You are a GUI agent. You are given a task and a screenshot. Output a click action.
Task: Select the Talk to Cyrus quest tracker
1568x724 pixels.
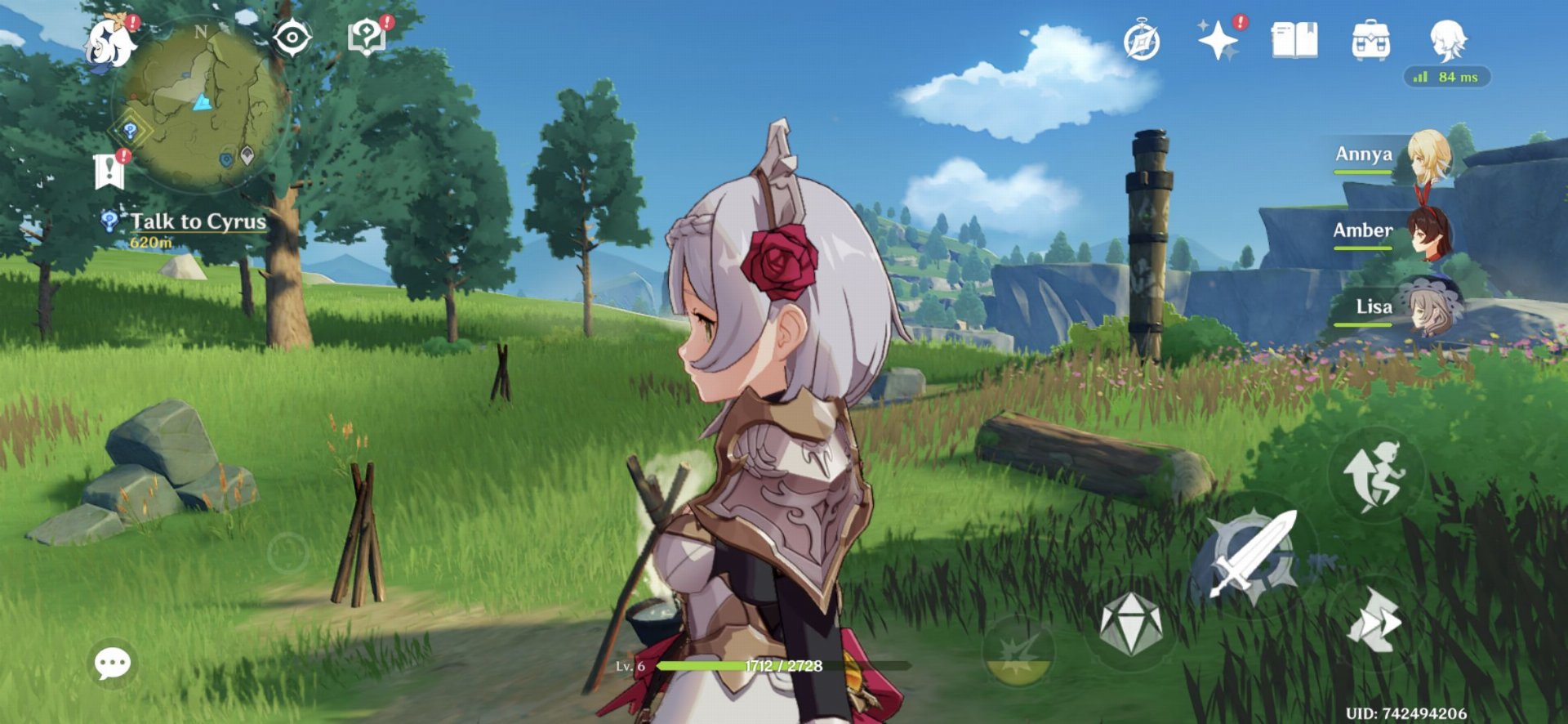(x=197, y=221)
